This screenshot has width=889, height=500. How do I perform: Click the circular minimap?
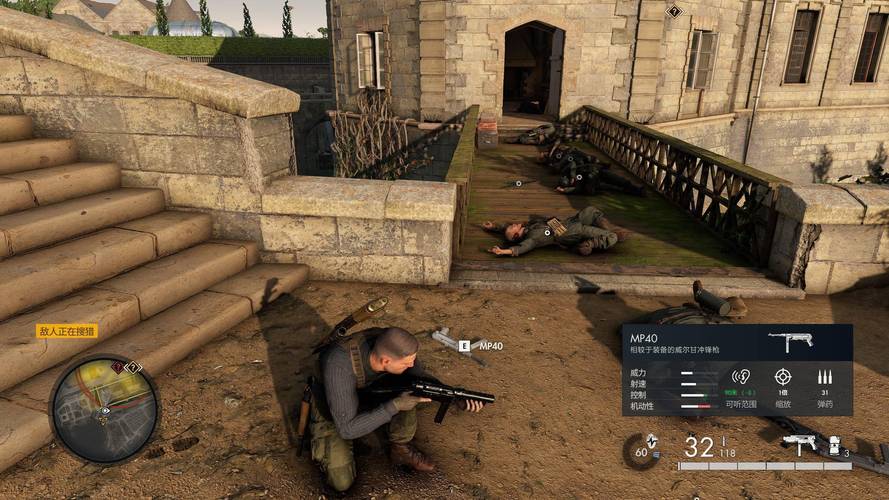coord(104,410)
